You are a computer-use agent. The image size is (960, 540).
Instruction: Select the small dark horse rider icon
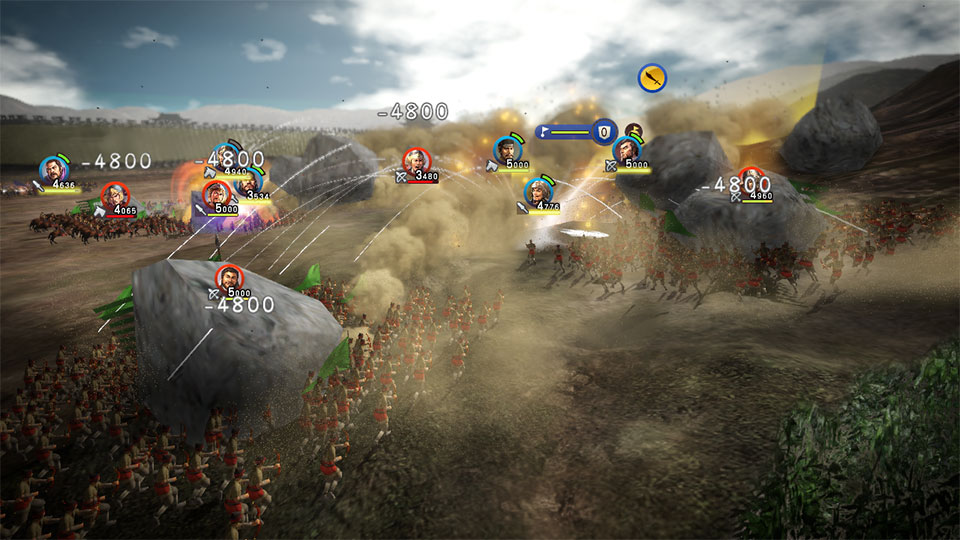[x=633, y=130]
